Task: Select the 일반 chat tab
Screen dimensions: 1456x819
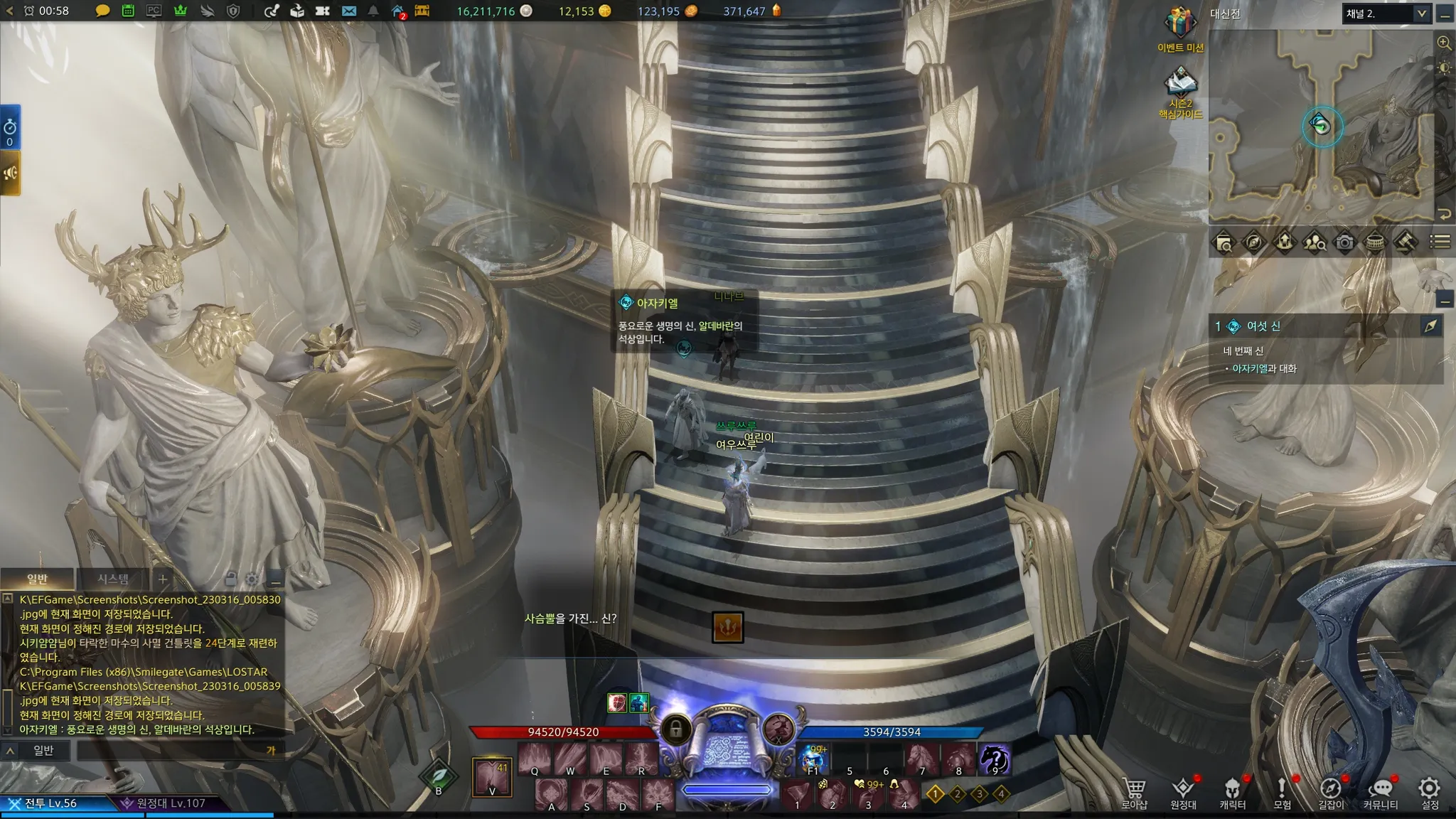Action: 37,579
